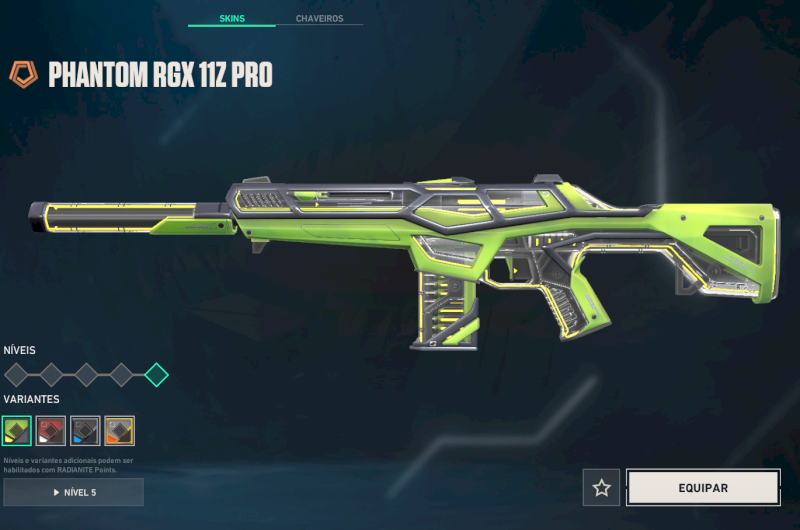Select the green skin variant
The image size is (800, 530).
(17, 431)
